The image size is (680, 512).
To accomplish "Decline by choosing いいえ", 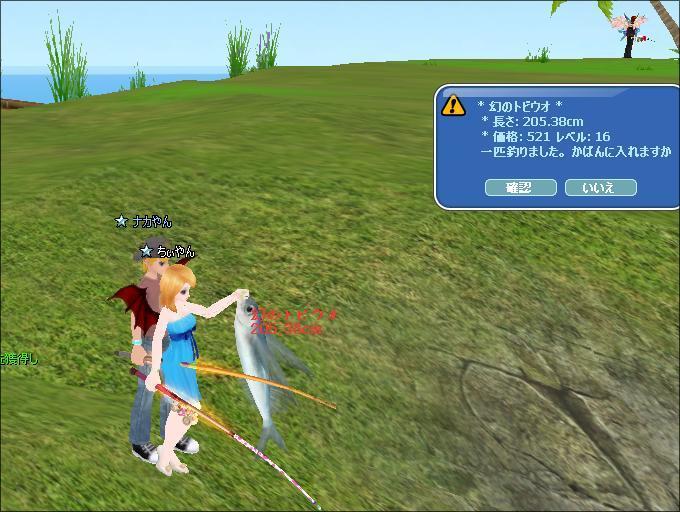I will click(600, 187).
